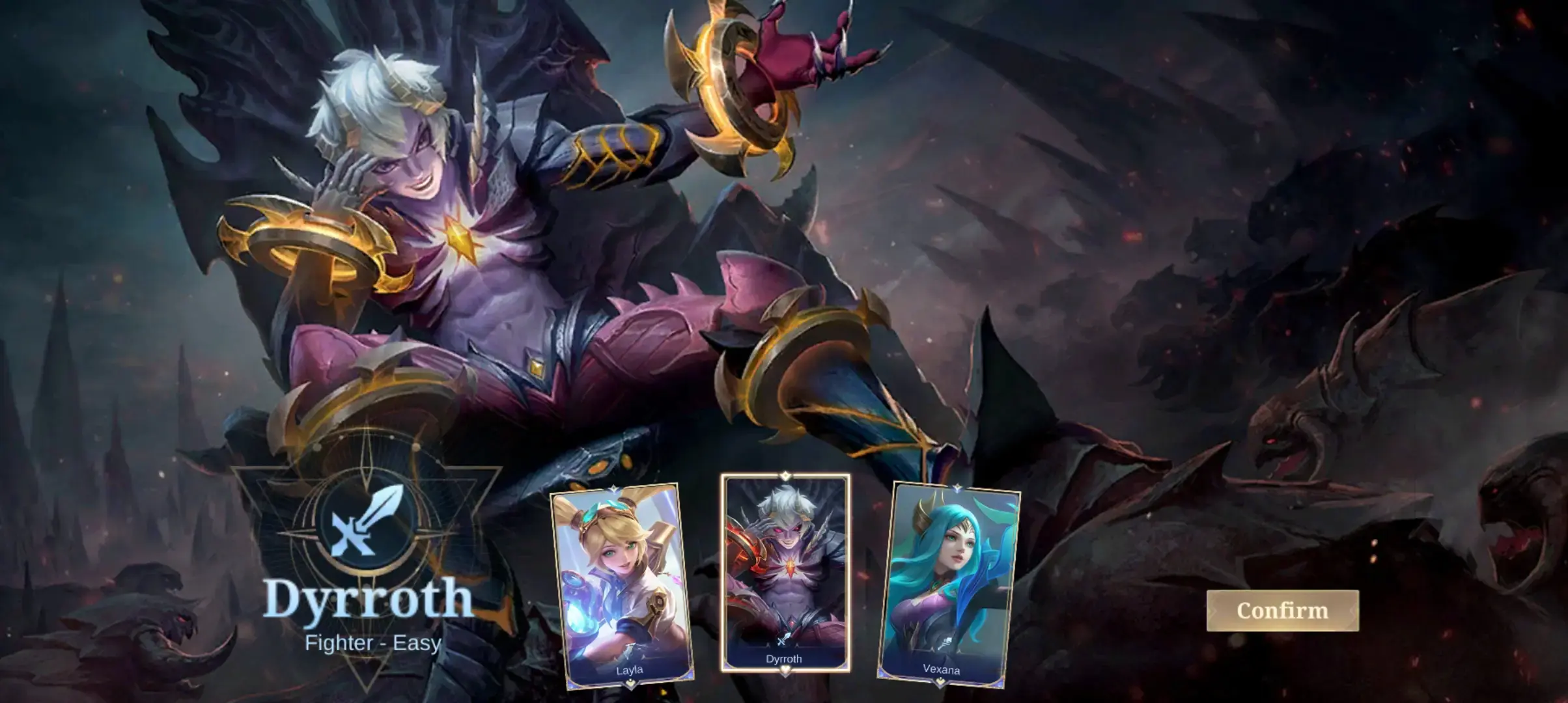1568x703 pixels.
Task: Click the Layla name label on her card
Action: [630, 670]
